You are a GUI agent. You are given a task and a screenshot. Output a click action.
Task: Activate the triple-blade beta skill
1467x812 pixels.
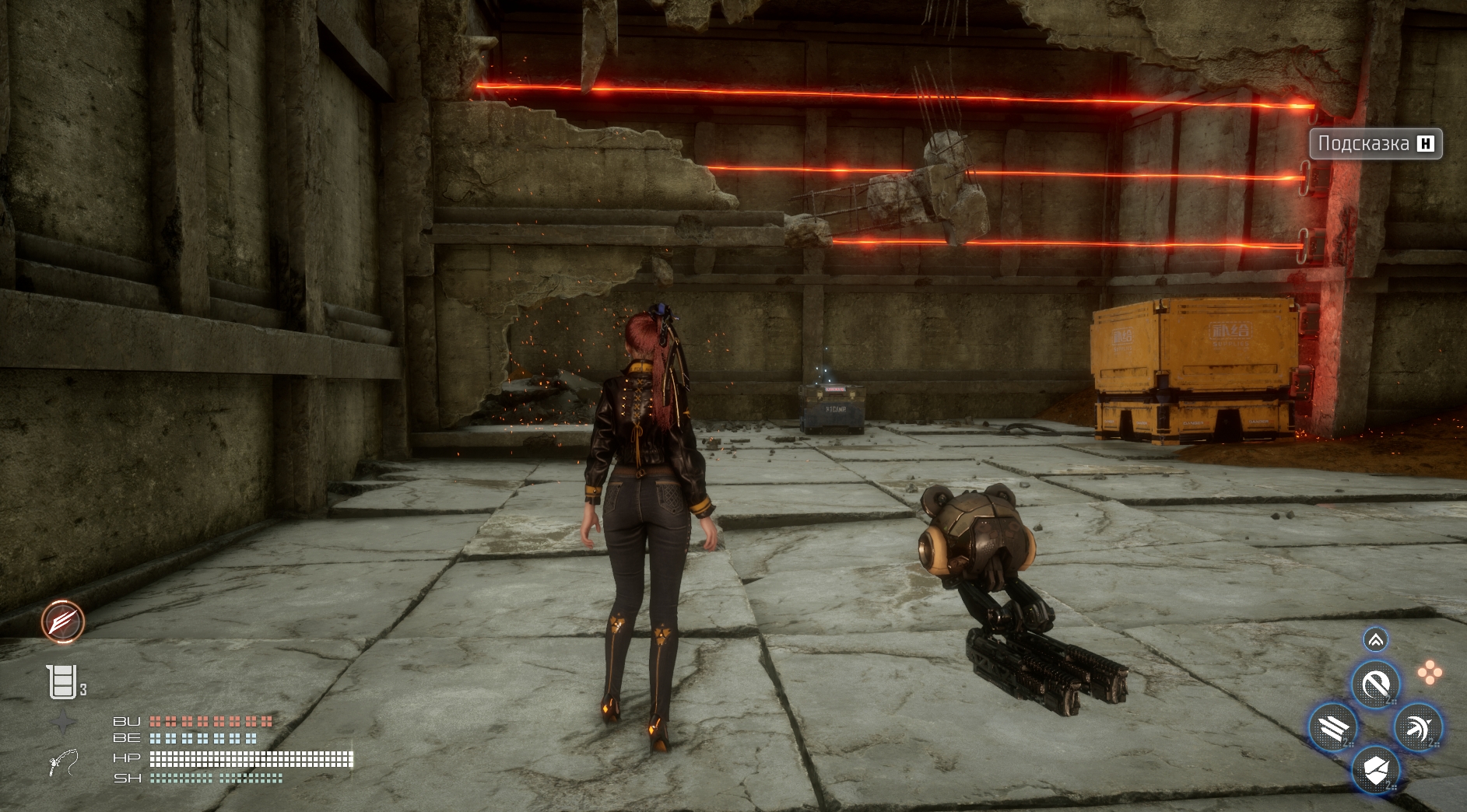[1333, 728]
